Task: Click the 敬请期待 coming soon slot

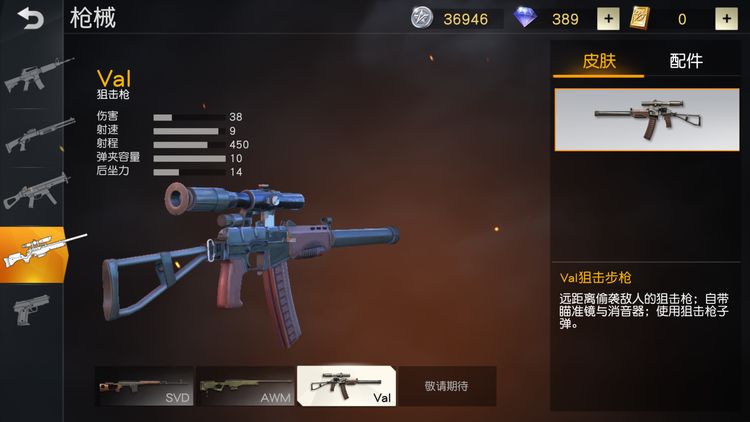Action: (446, 386)
